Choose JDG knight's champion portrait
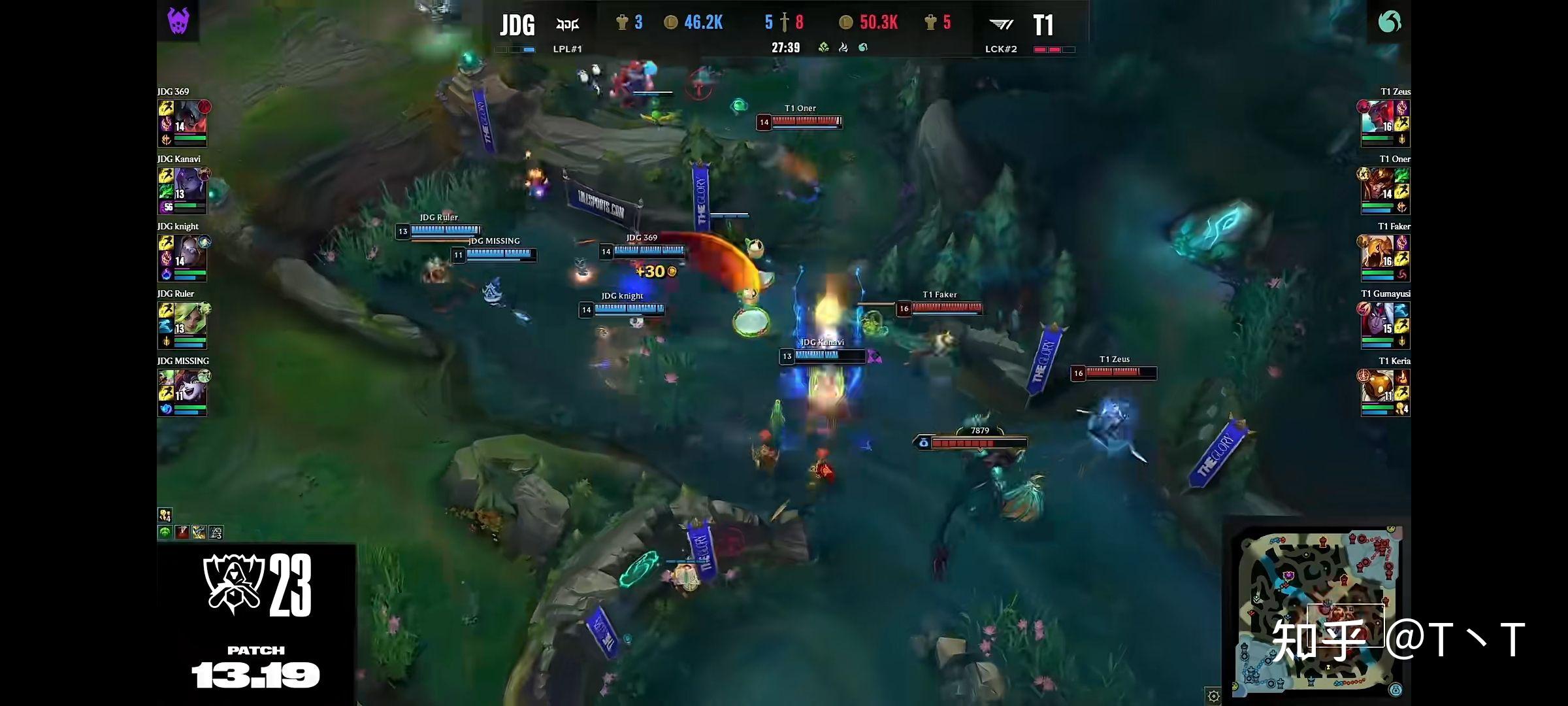Image resolution: width=1568 pixels, height=706 pixels. pyautogui.click(x=189, y=252)
